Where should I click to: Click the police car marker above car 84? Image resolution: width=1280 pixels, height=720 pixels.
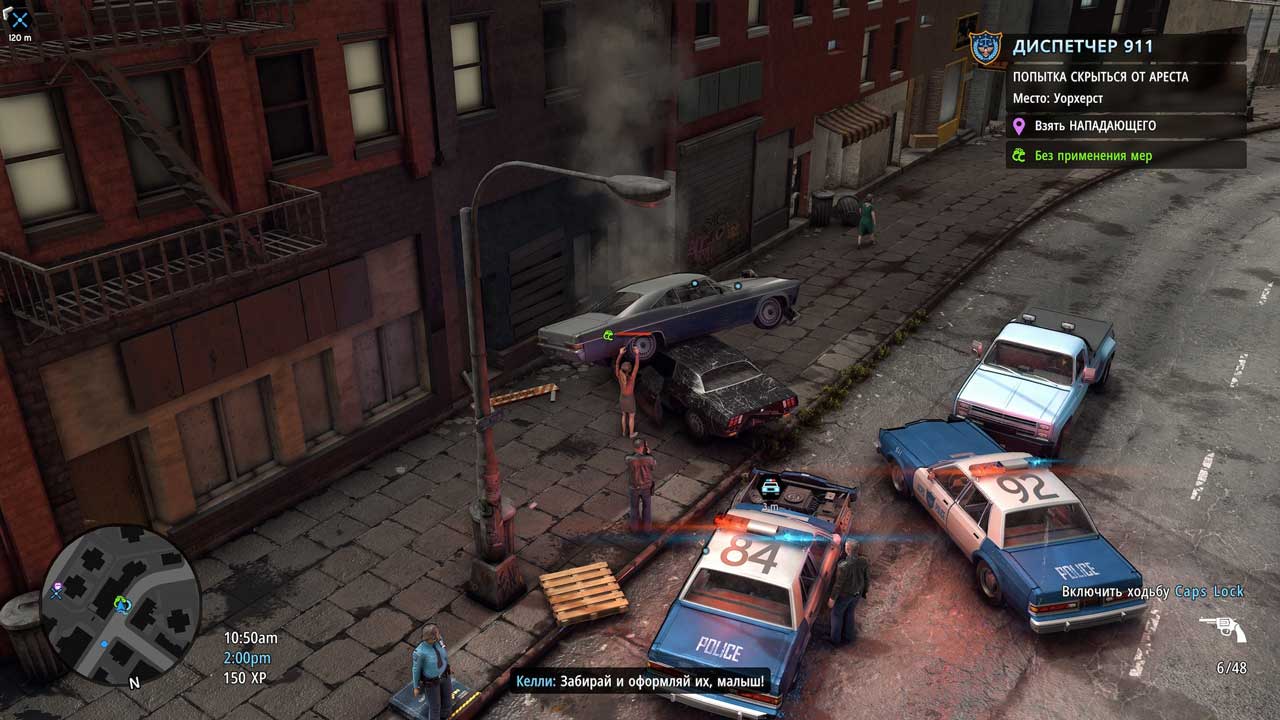[x=770, y=487]
